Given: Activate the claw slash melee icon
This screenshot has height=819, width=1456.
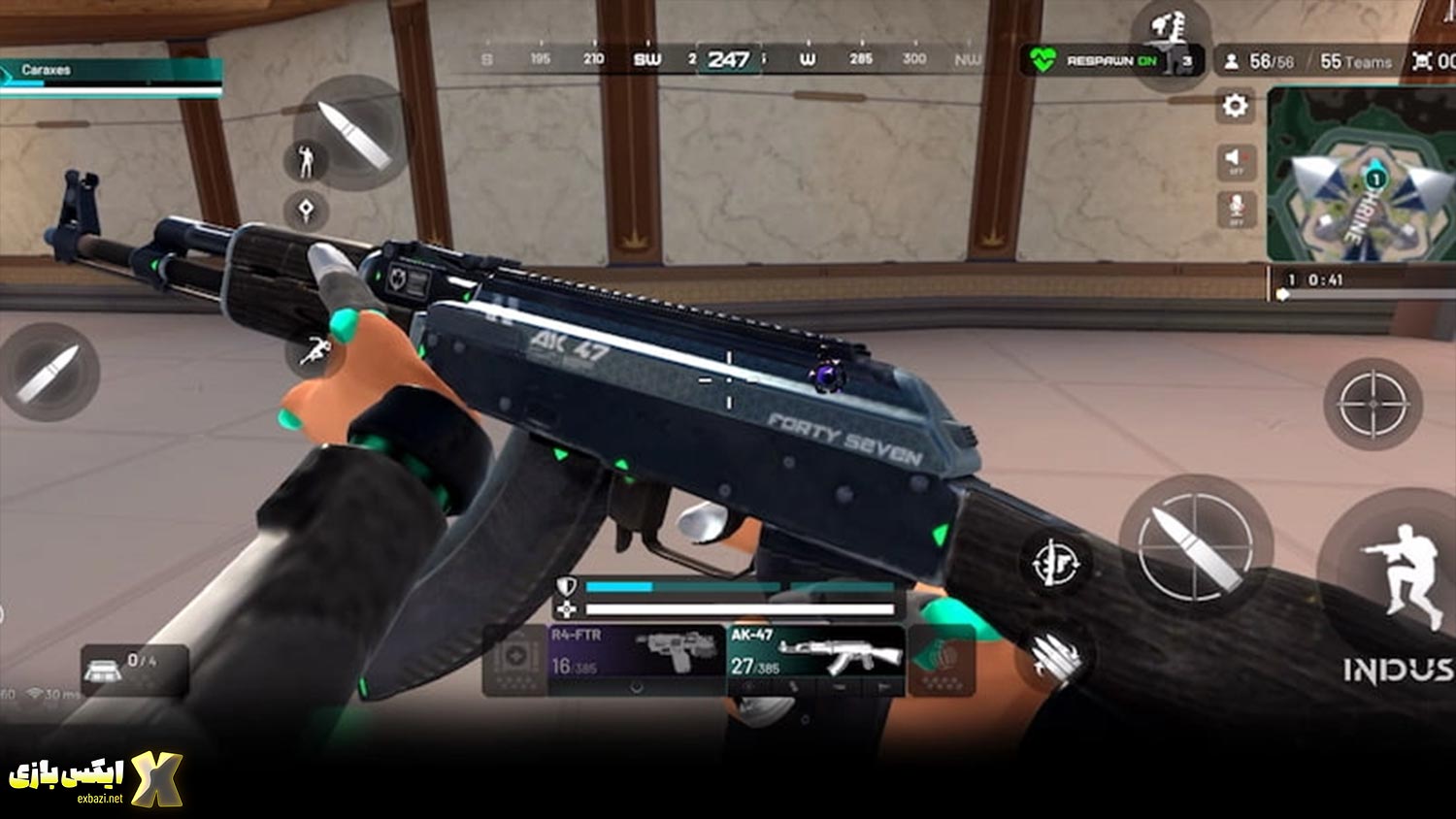Looking at the screenshot, I should (x=1054, y=657).
